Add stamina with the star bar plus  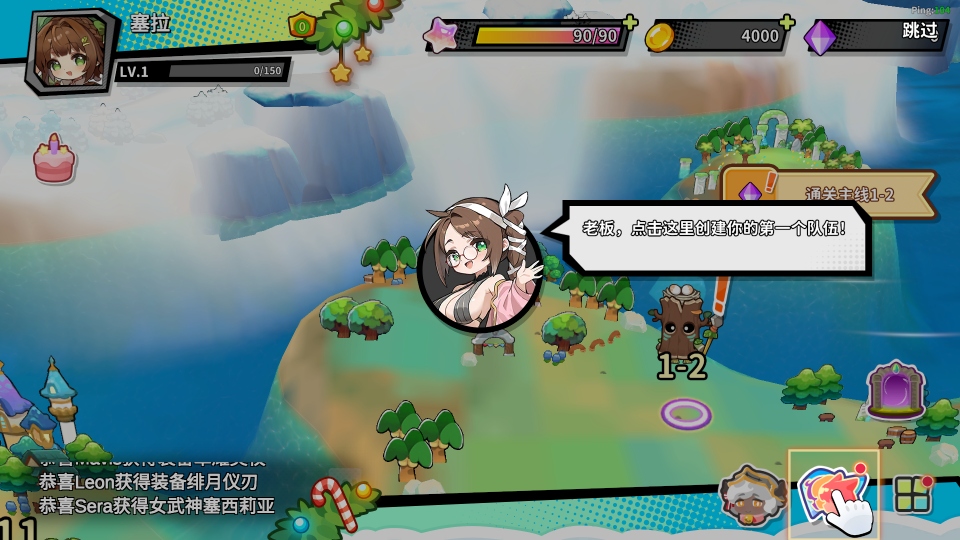click(x=630, y=23)
